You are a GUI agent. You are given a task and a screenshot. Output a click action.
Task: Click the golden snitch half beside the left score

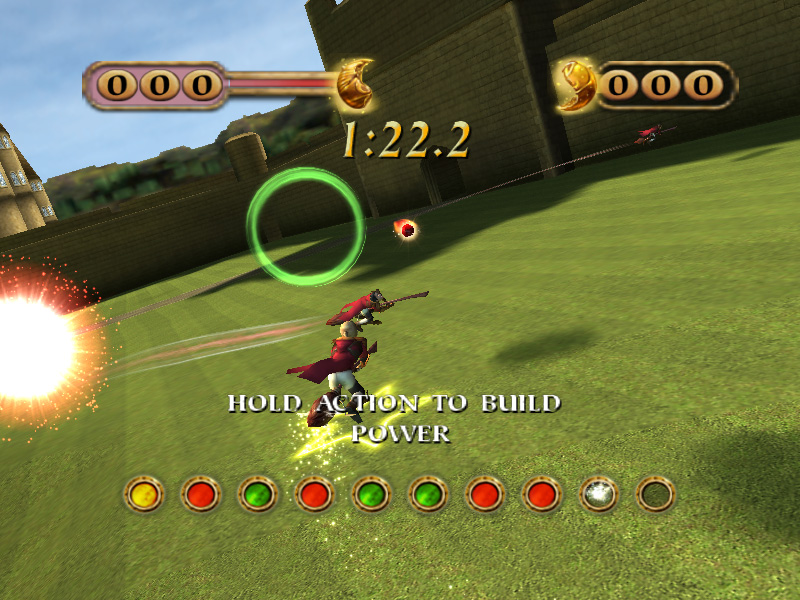coord(354,88)
